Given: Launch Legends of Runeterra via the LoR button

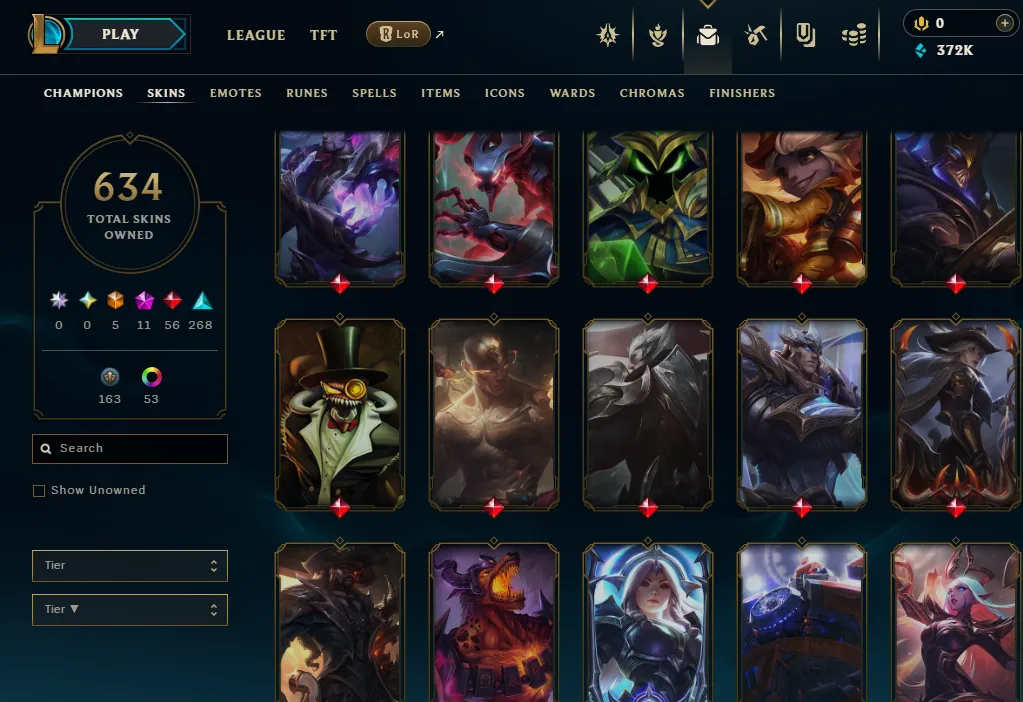Looking at the screenshot, I should 398,35.
